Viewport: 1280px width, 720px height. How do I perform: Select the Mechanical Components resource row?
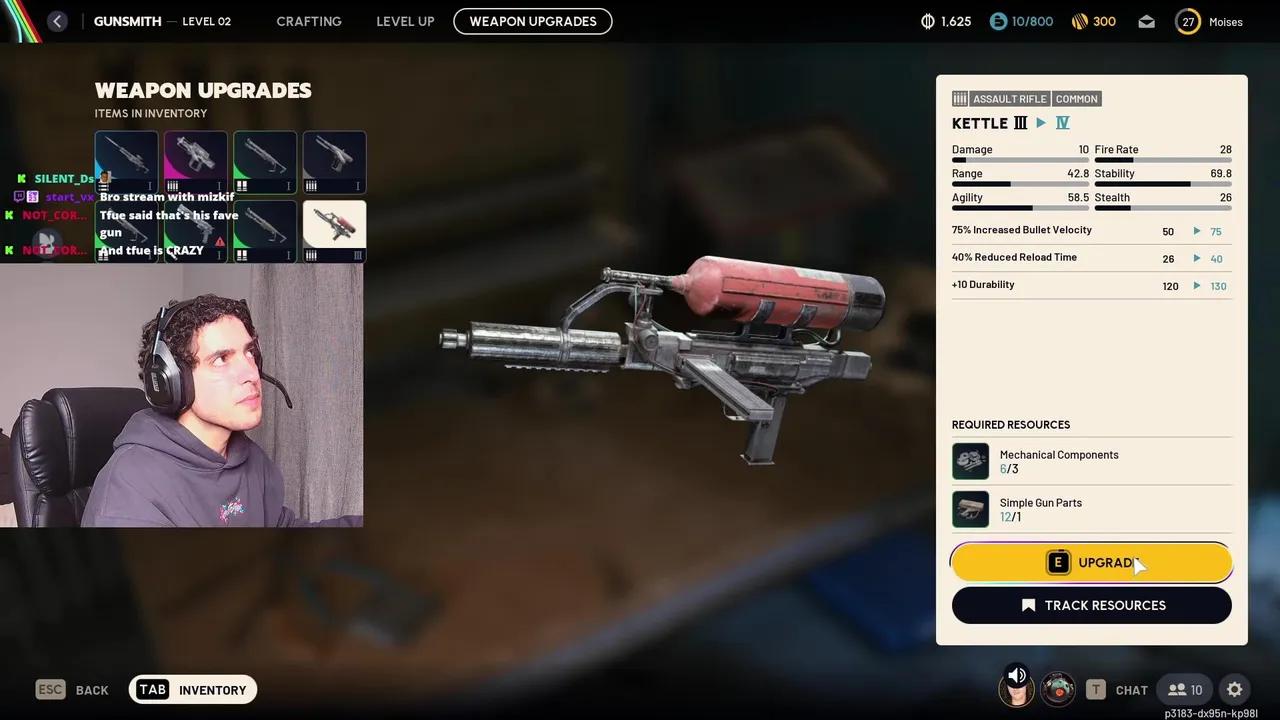1091,462
